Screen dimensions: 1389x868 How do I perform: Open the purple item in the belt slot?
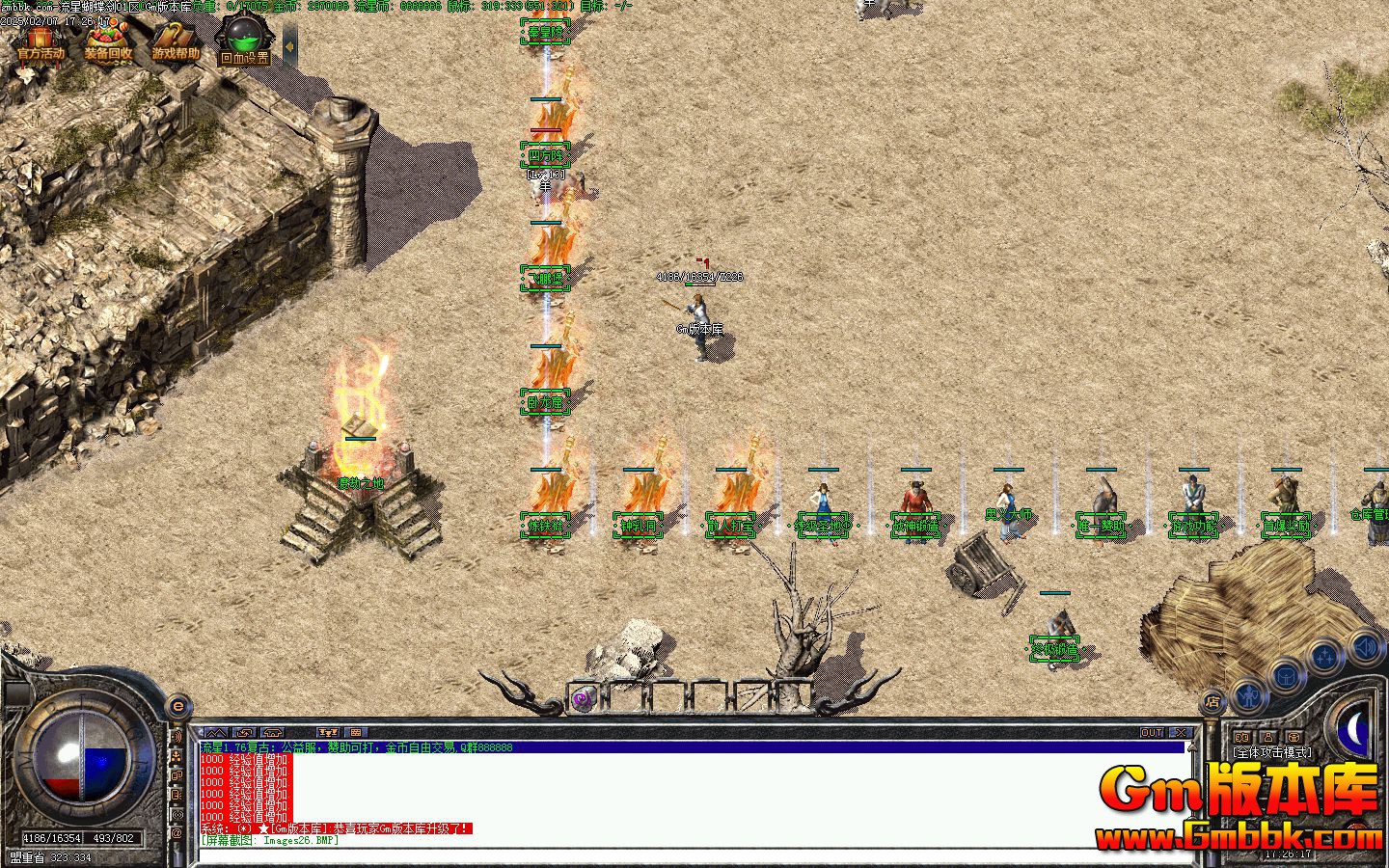tap(583, 698)
